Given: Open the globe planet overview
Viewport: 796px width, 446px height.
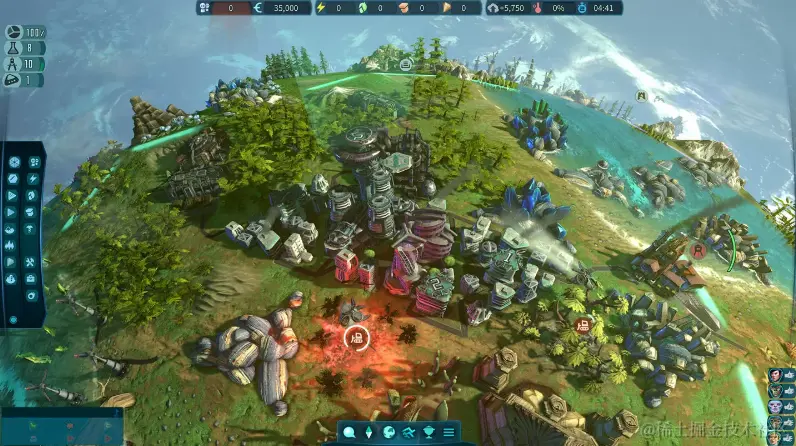Looking at the screenshot, I should [x=389, y=432].
